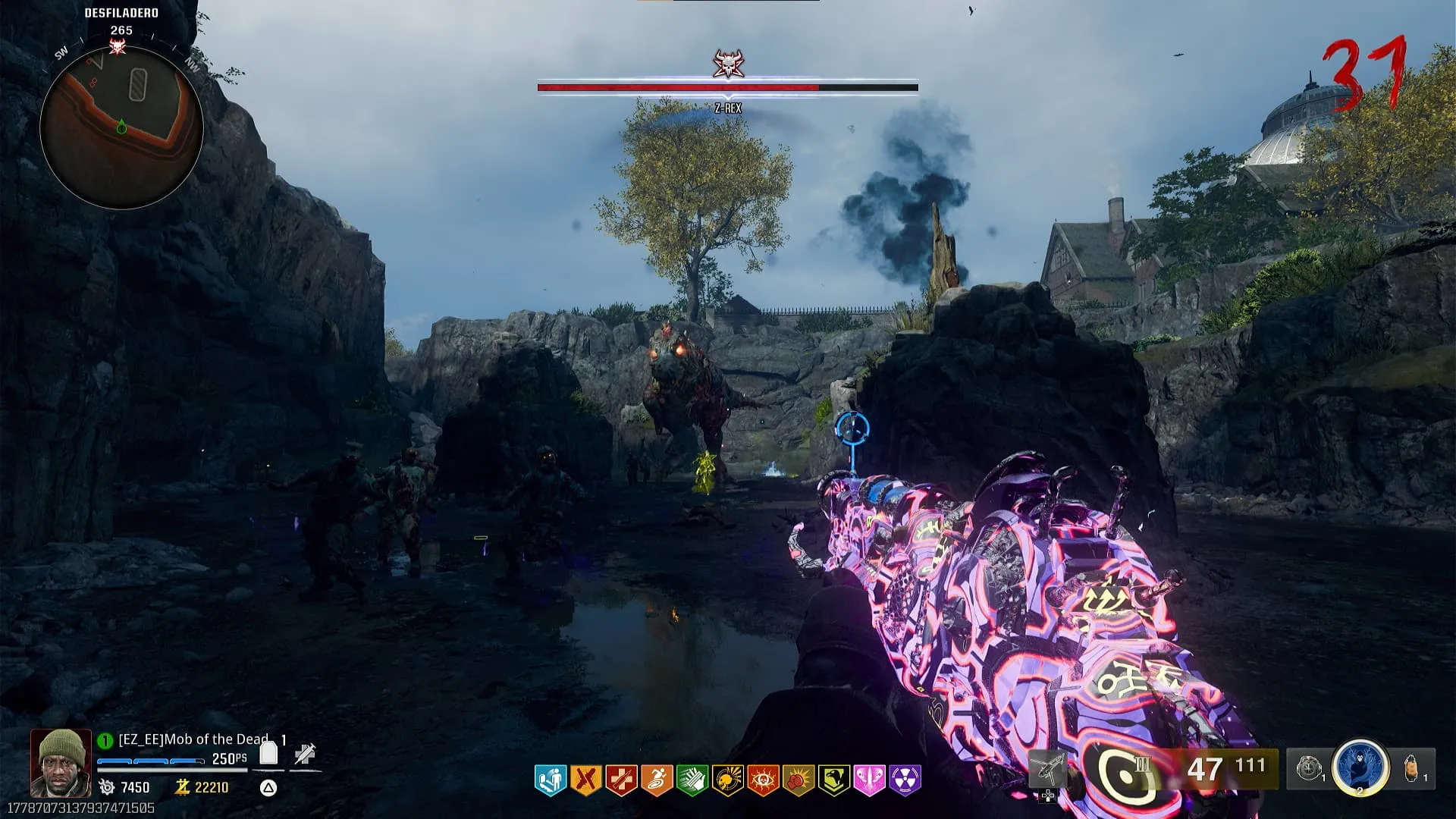Select the orange lethal grenade slot
This screenshot has width=1456, height=819.
point(1412,767)
